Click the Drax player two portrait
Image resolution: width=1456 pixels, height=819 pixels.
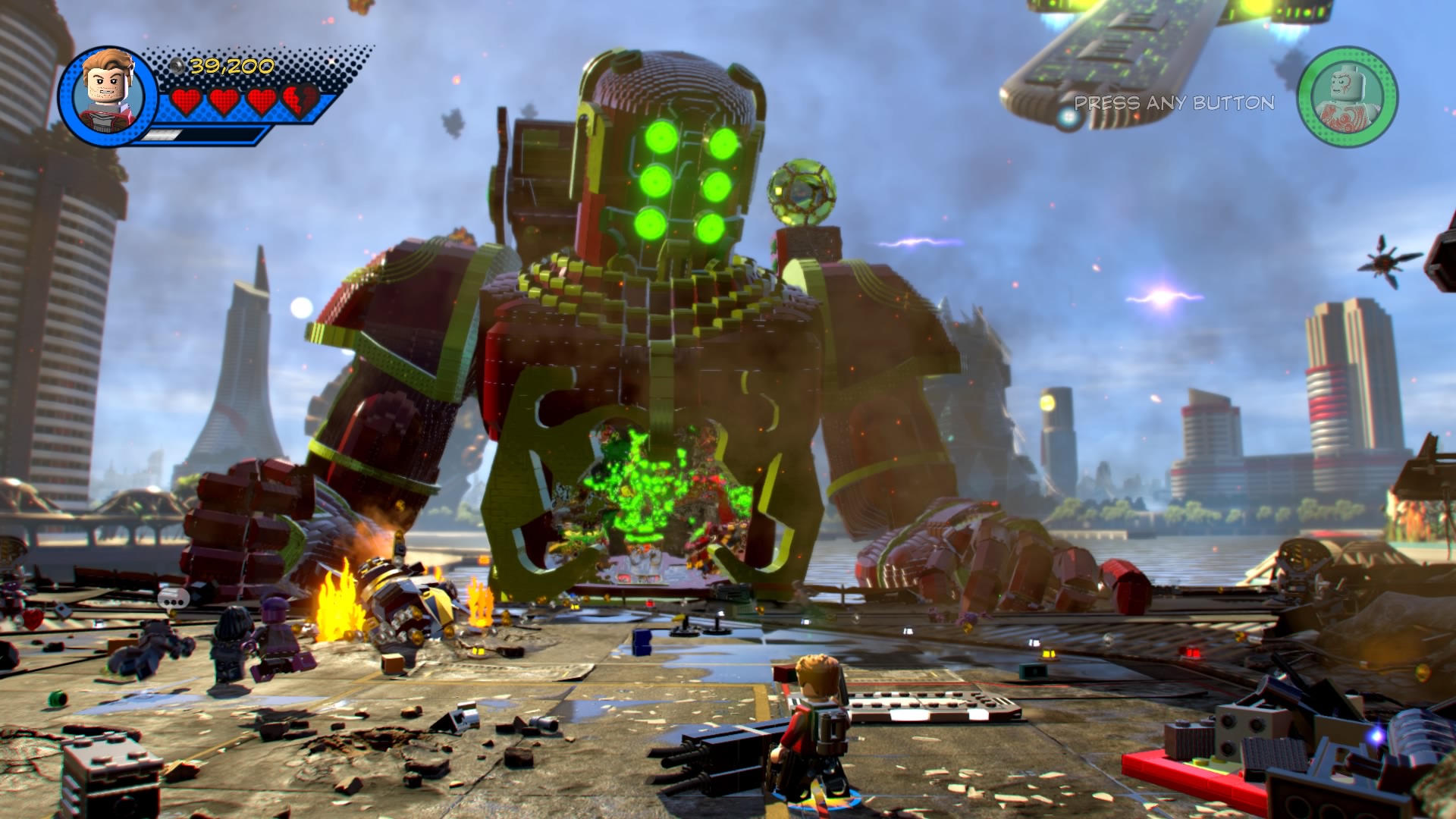[x=1347, y=97]
